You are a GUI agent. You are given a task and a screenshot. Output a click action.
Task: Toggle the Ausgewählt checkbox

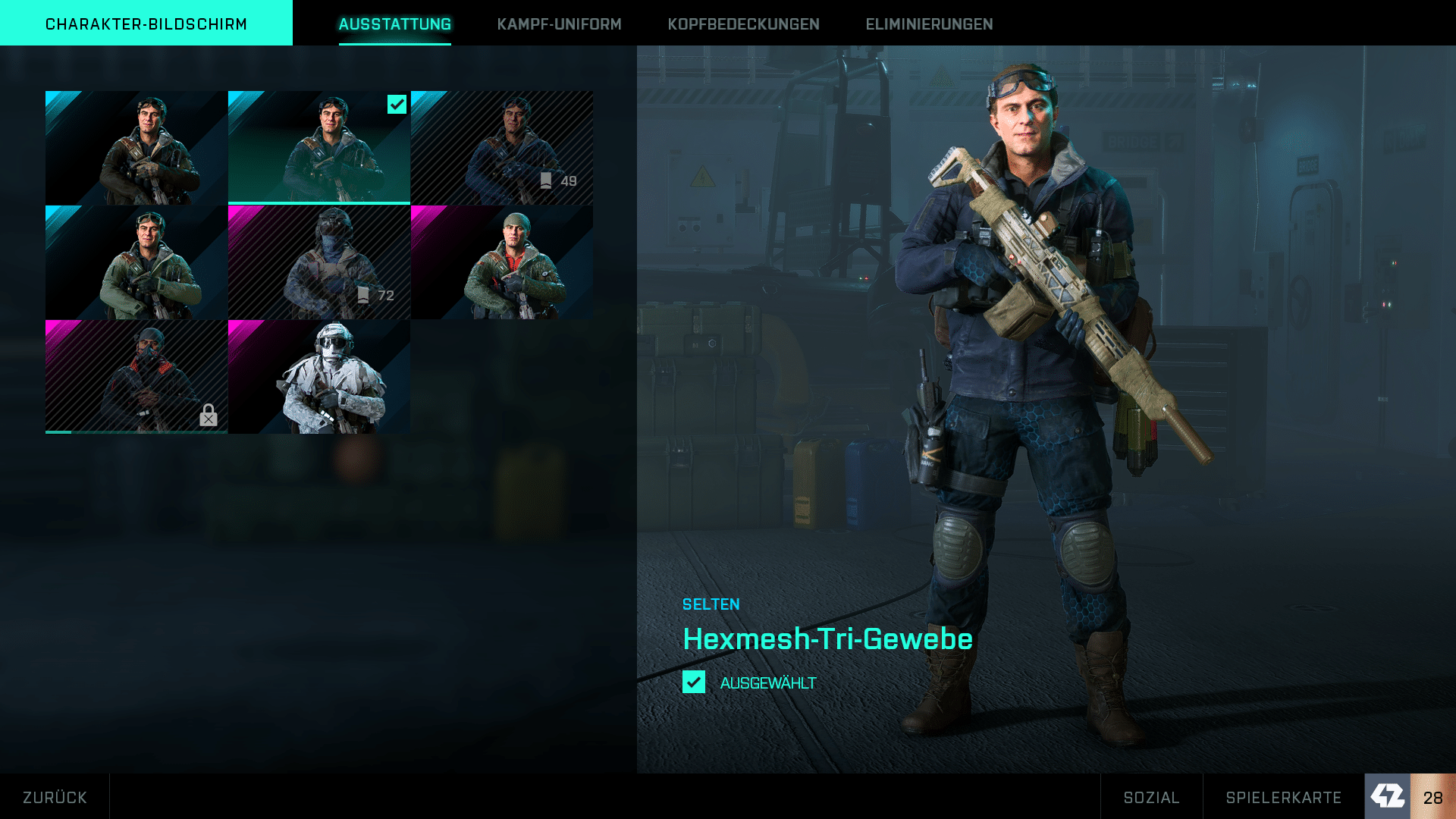(694, 682)
